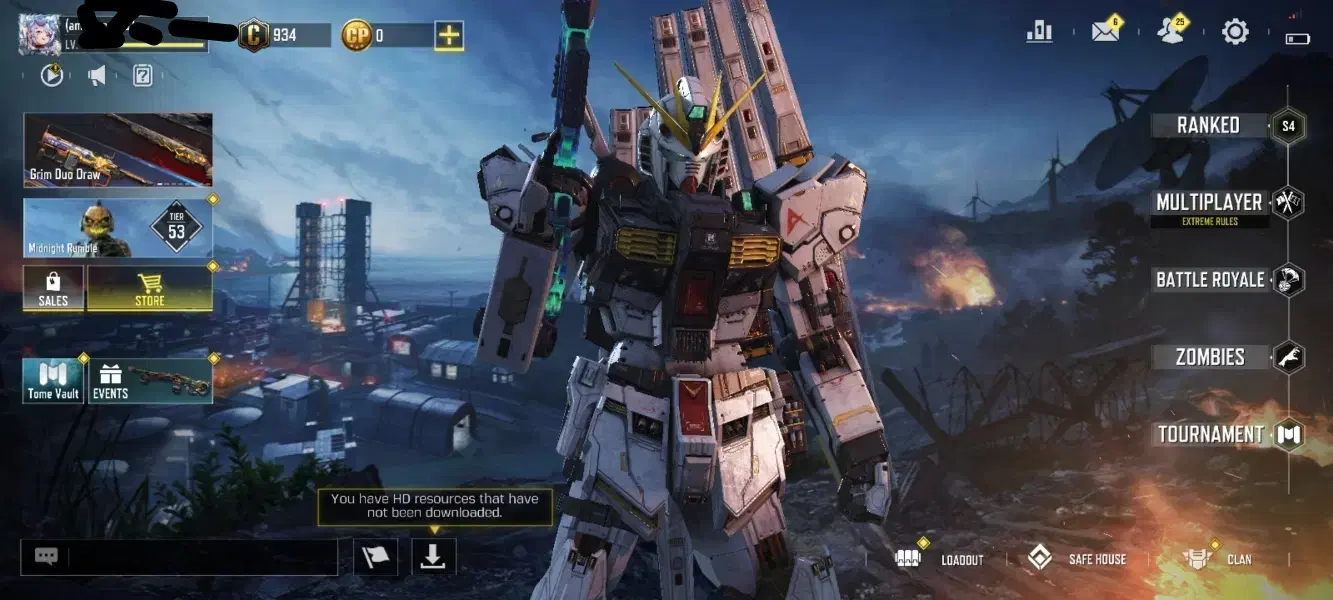
Task: Open the Clan menu
Action: tap(1218, 560)
